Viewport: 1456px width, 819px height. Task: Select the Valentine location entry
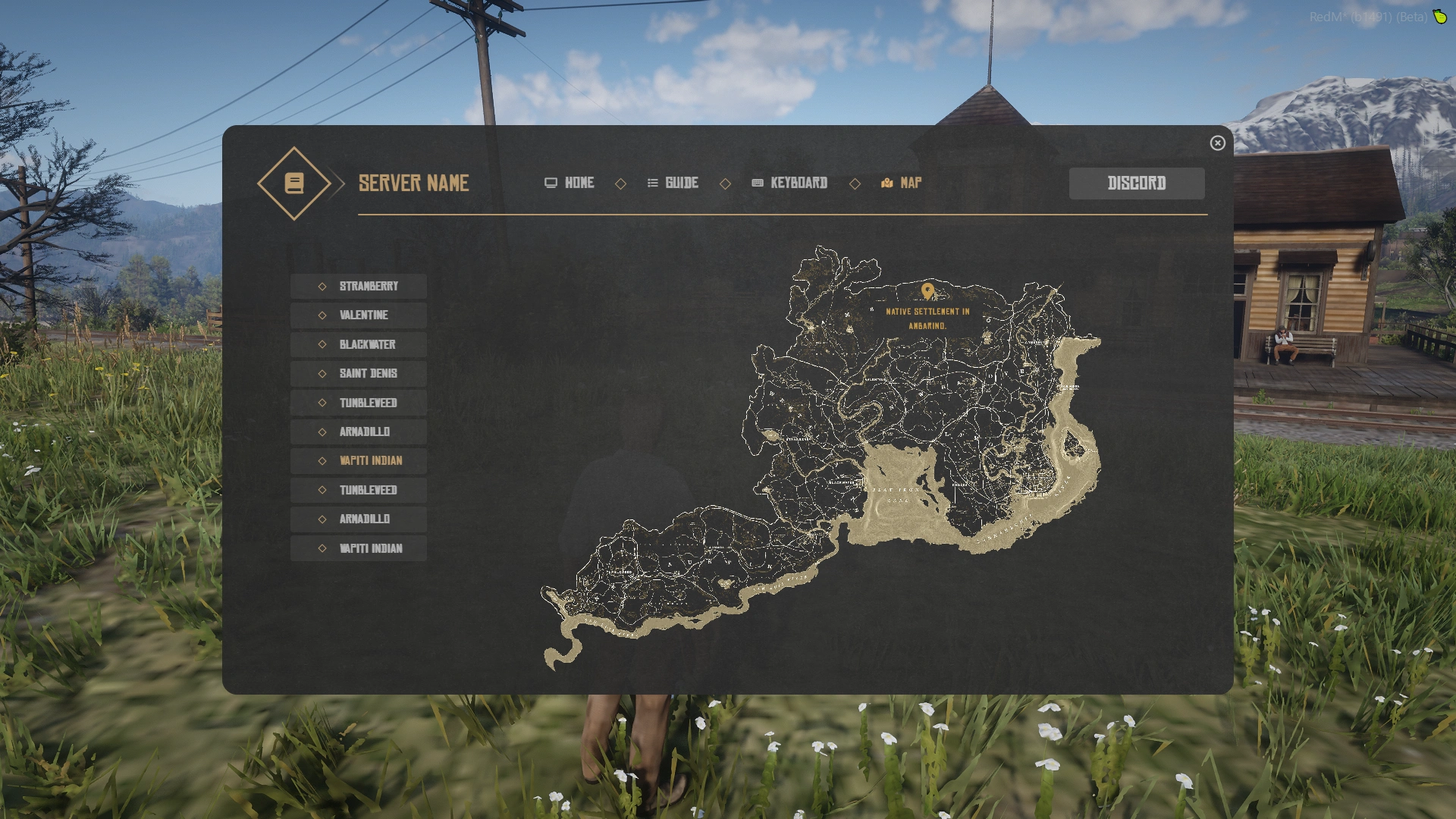click(359, 315)
